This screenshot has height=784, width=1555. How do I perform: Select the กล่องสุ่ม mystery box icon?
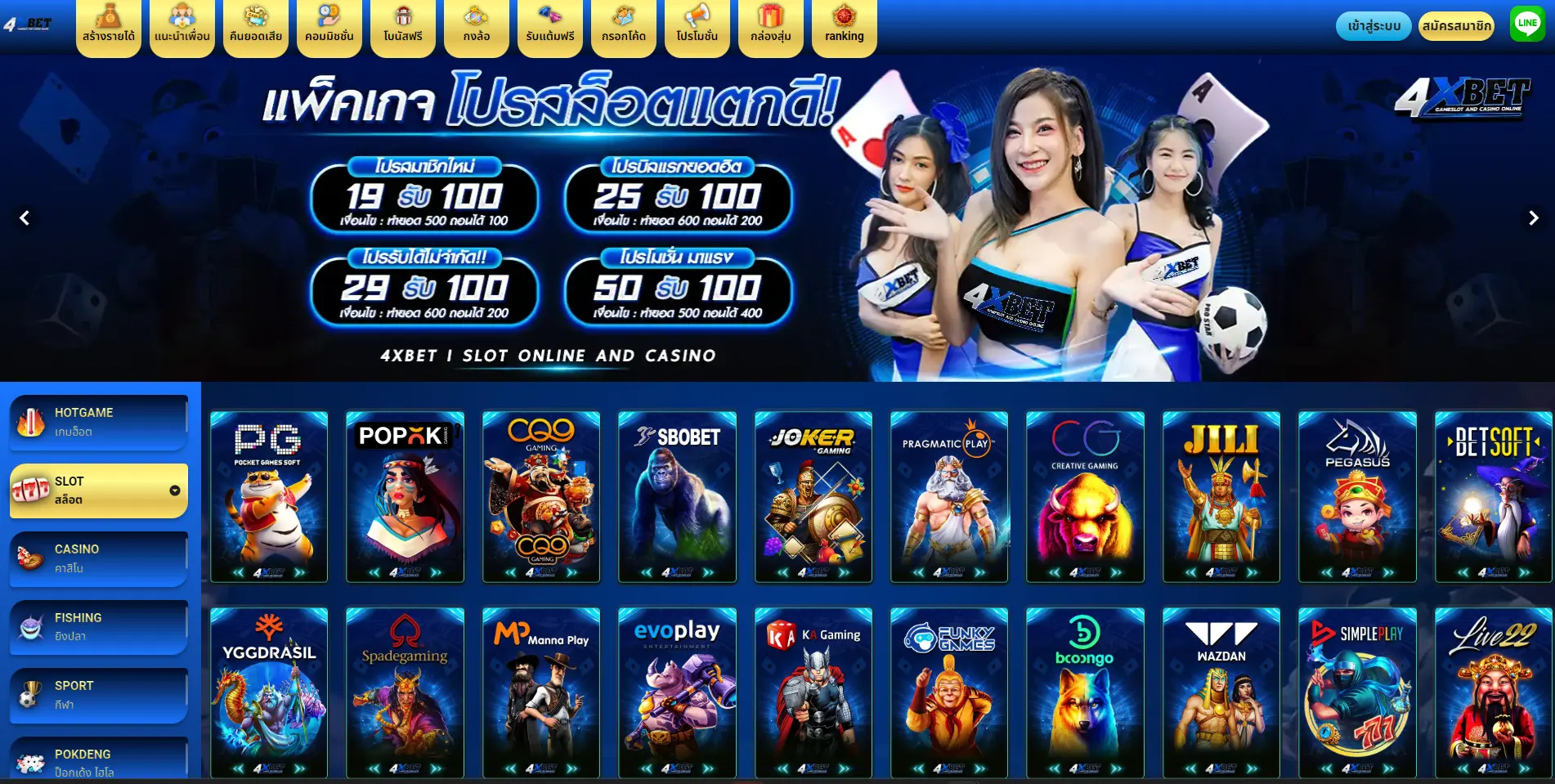tap(769, 27)
